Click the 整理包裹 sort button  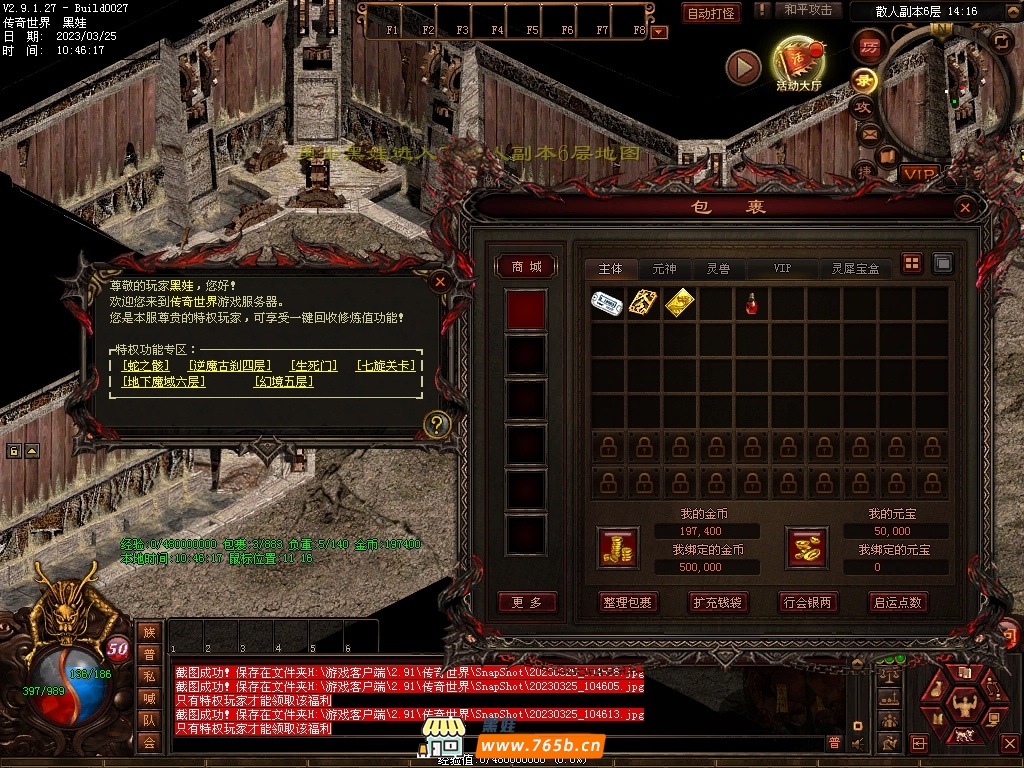(627, 602)
